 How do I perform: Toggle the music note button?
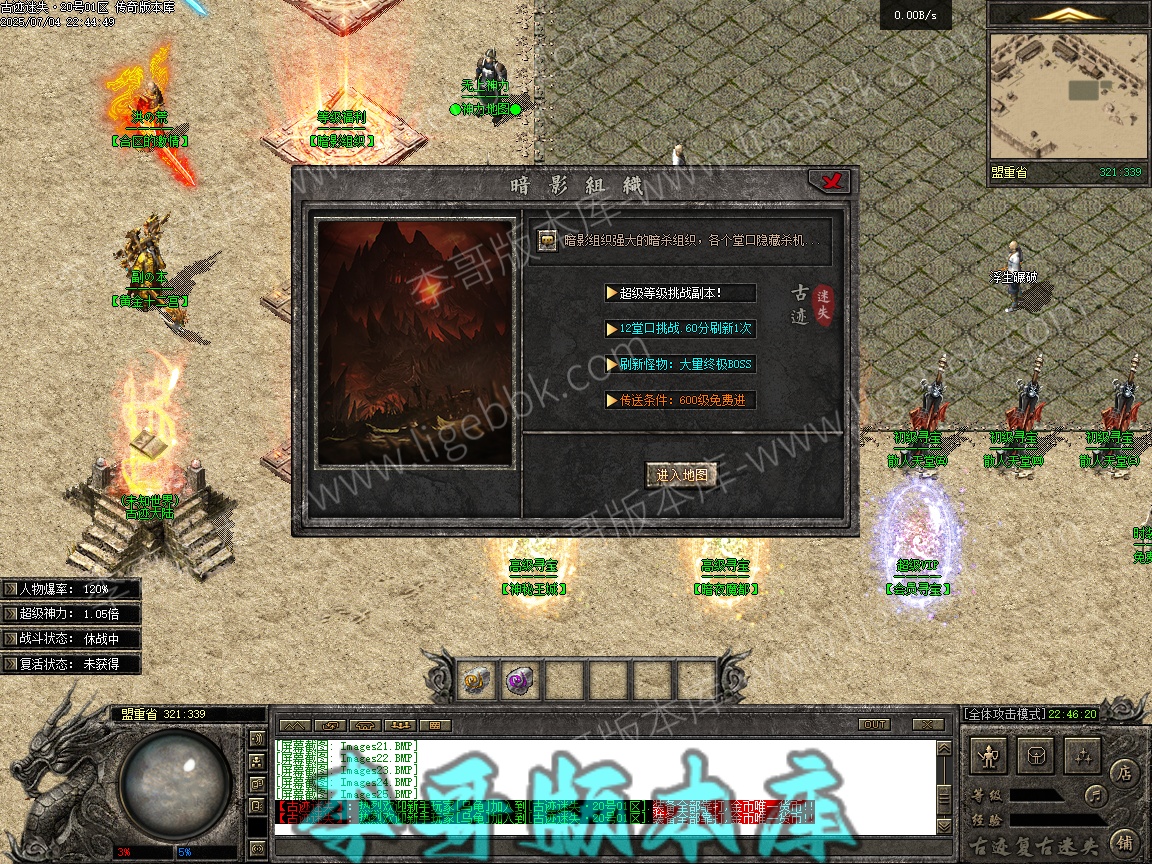pyautogui.click(x=1096, y=796)
